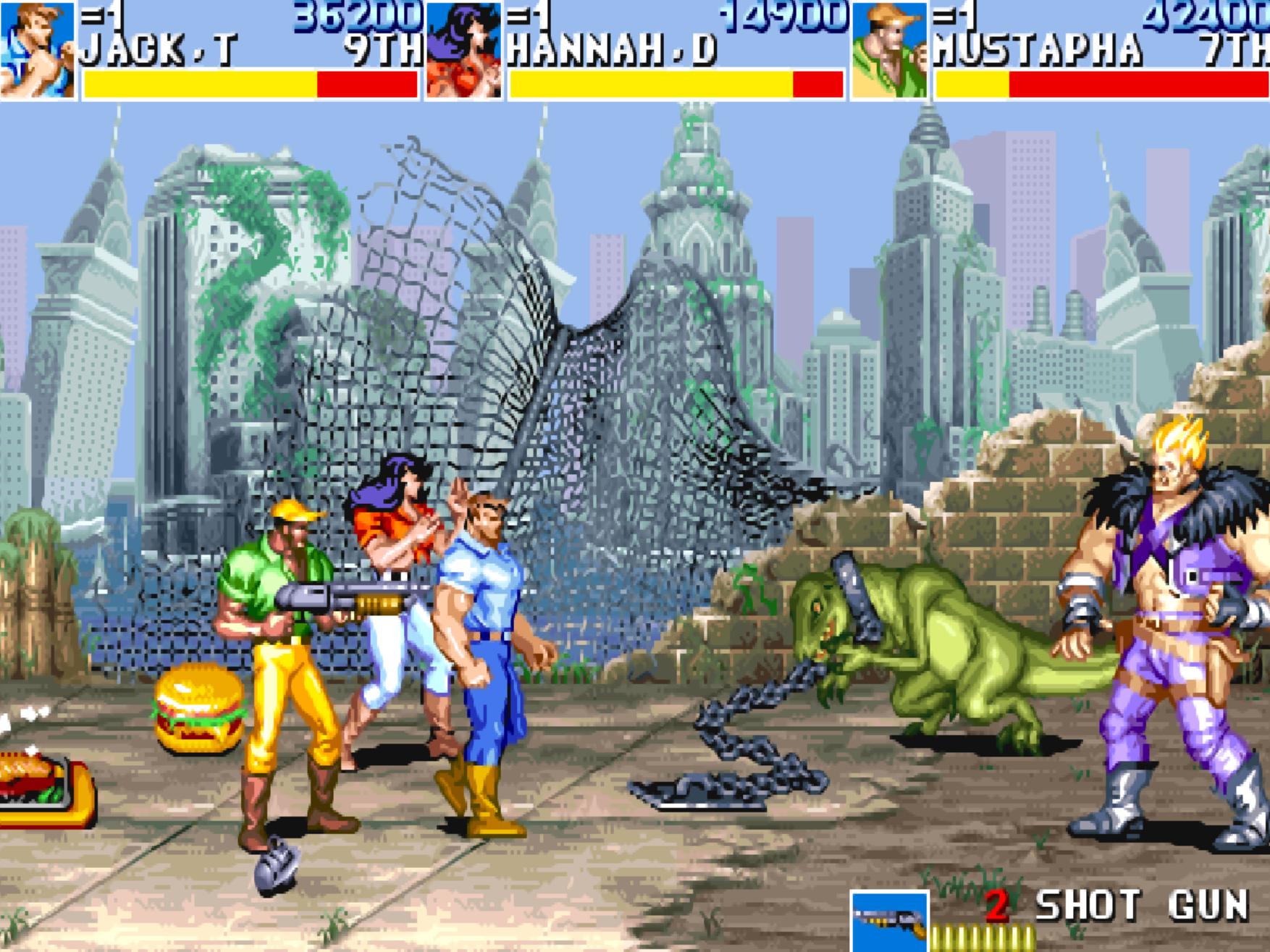This screenshot has width=1270, height=952.
Task: Click Jack's character portrait
Action: click(38, 51)
